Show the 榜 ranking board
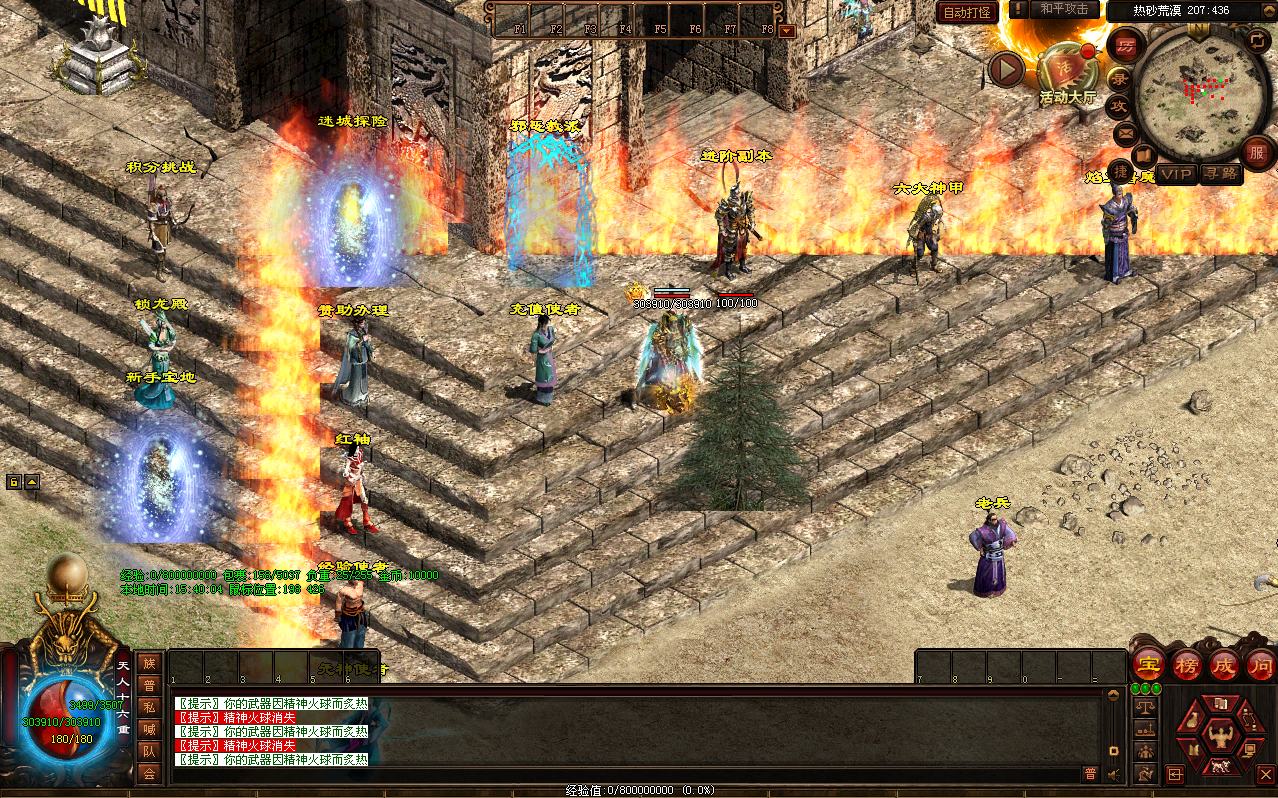Image resolution: width=1278 pixels, height=798 pixels. click(1187, 664)
